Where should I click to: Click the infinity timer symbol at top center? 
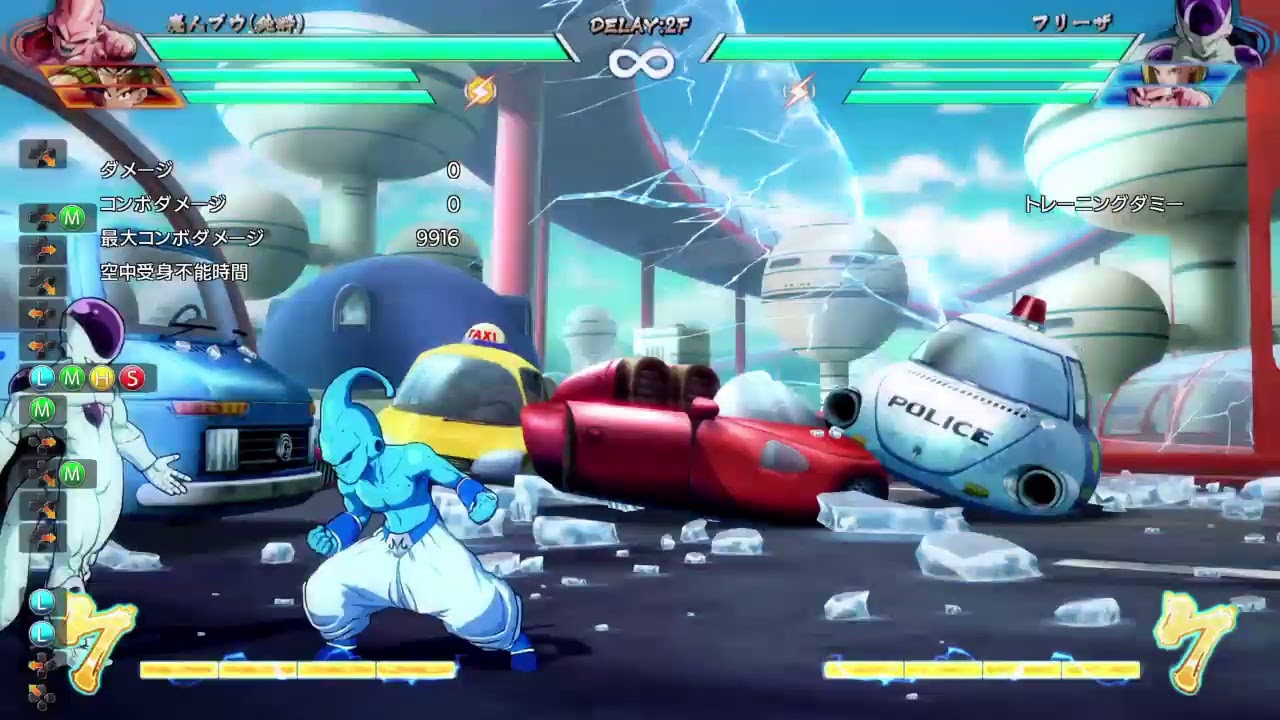pyautogui.click(x=640, y=62)
